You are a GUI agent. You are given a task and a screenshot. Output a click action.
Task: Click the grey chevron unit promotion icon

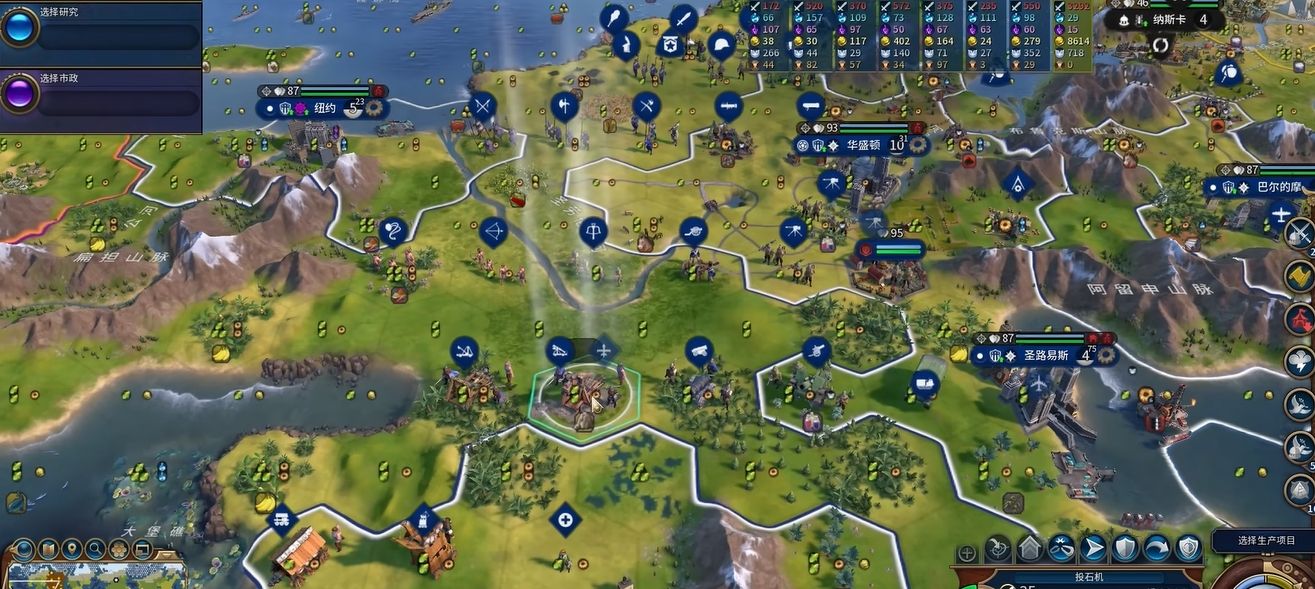click(x=1029, y=548)
